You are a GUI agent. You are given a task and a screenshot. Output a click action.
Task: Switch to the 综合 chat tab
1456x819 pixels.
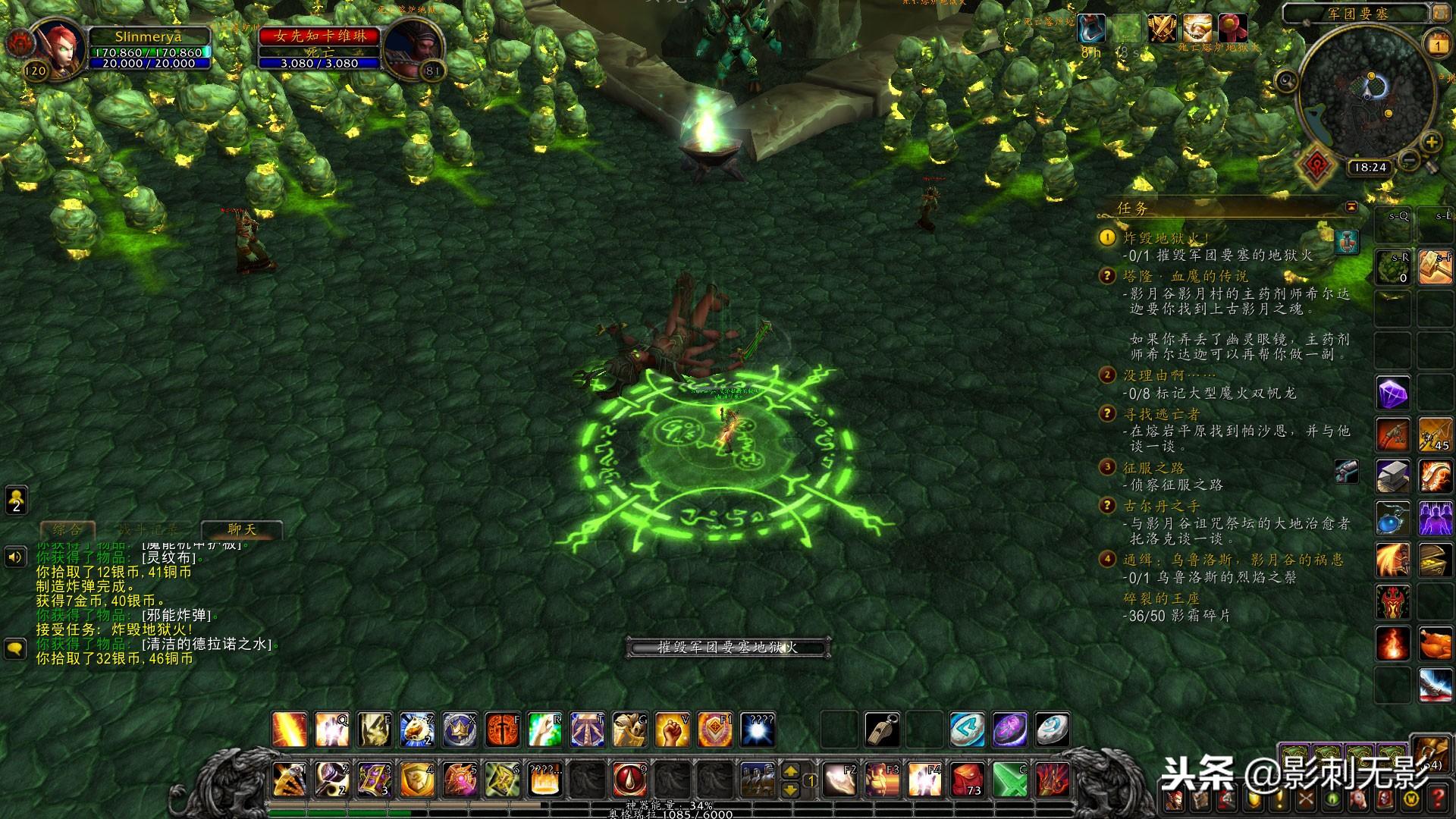tap(67, 529)
